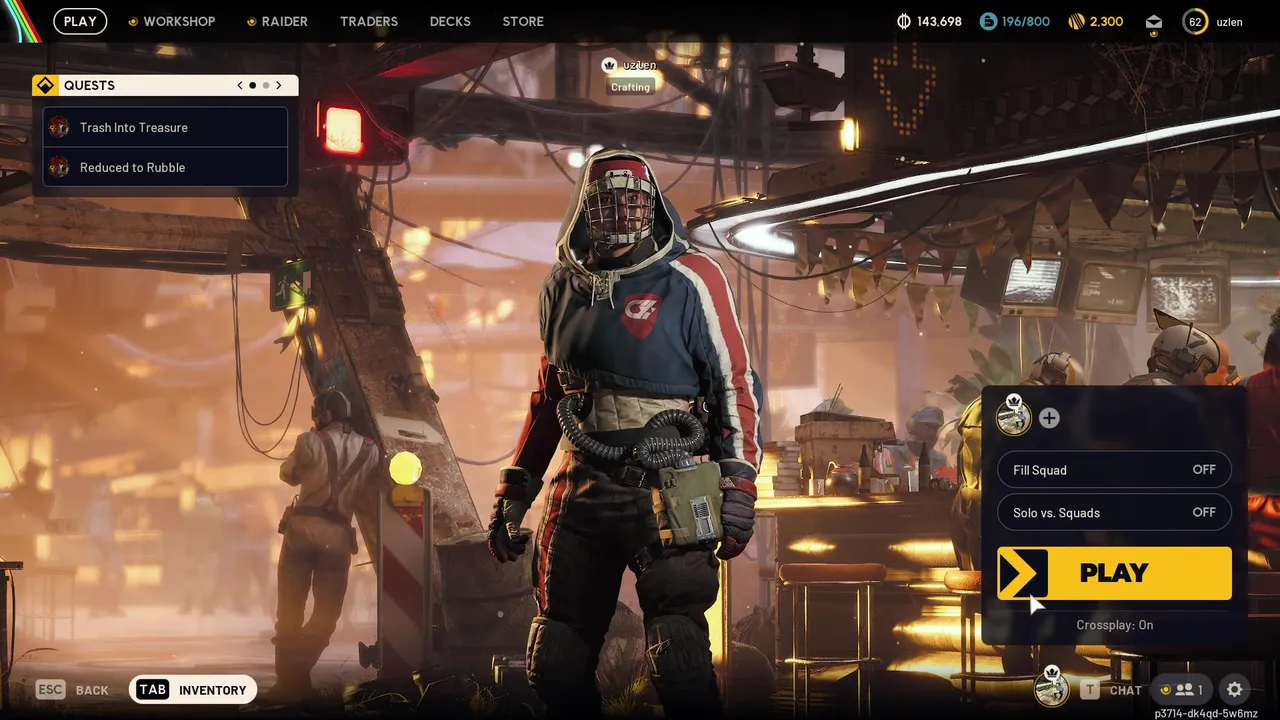Start matchmaking with the yellow PLAY button
This screenshot has height=720, width=1280.
[1114, 573]
